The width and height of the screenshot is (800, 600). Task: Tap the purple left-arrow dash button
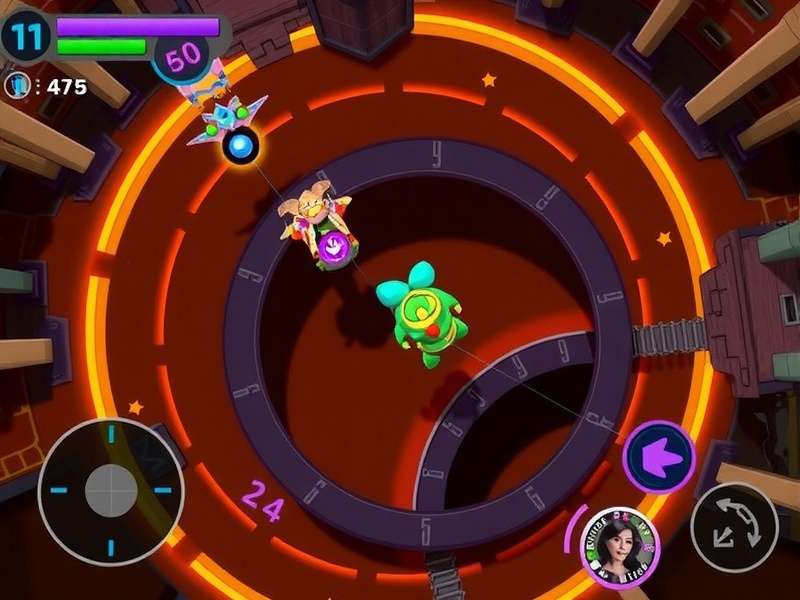point(659,458)
